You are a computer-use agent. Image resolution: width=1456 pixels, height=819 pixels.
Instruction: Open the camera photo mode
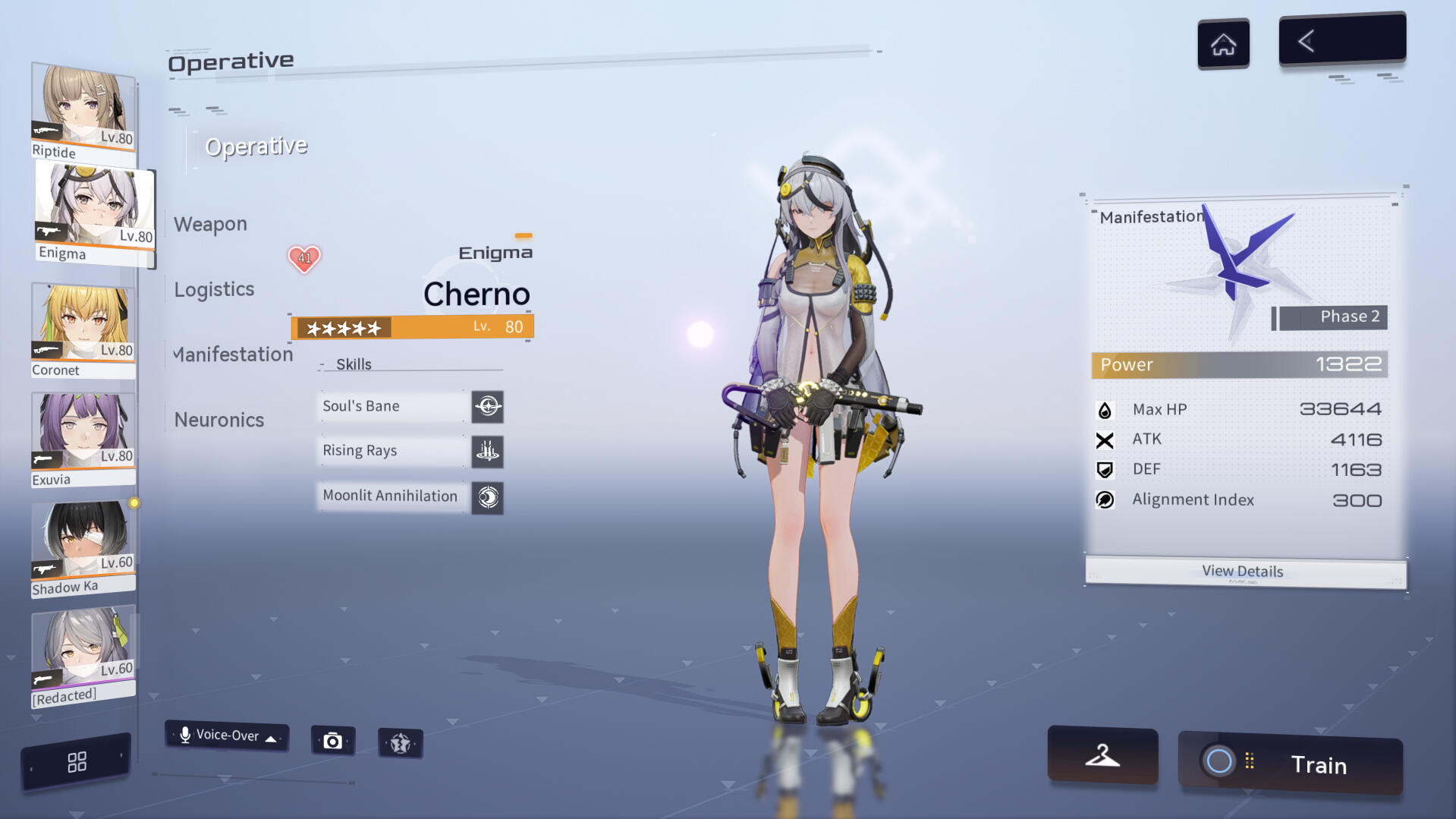point(332,741)
